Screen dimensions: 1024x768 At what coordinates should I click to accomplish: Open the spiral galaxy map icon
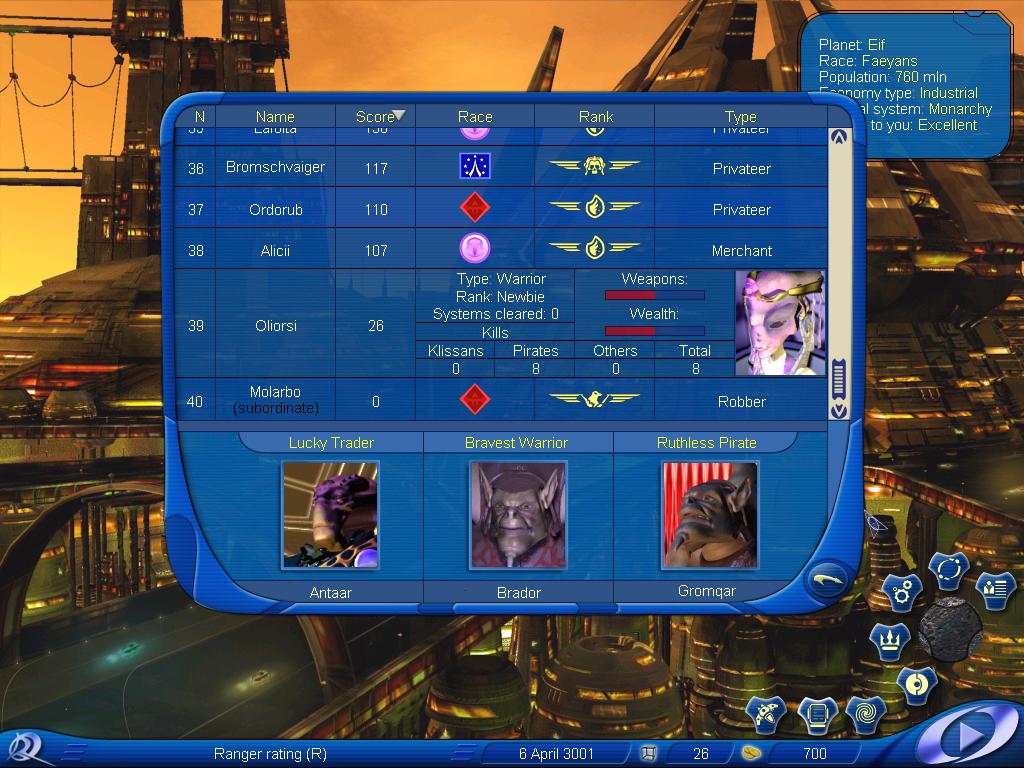[x=865, y=714]
